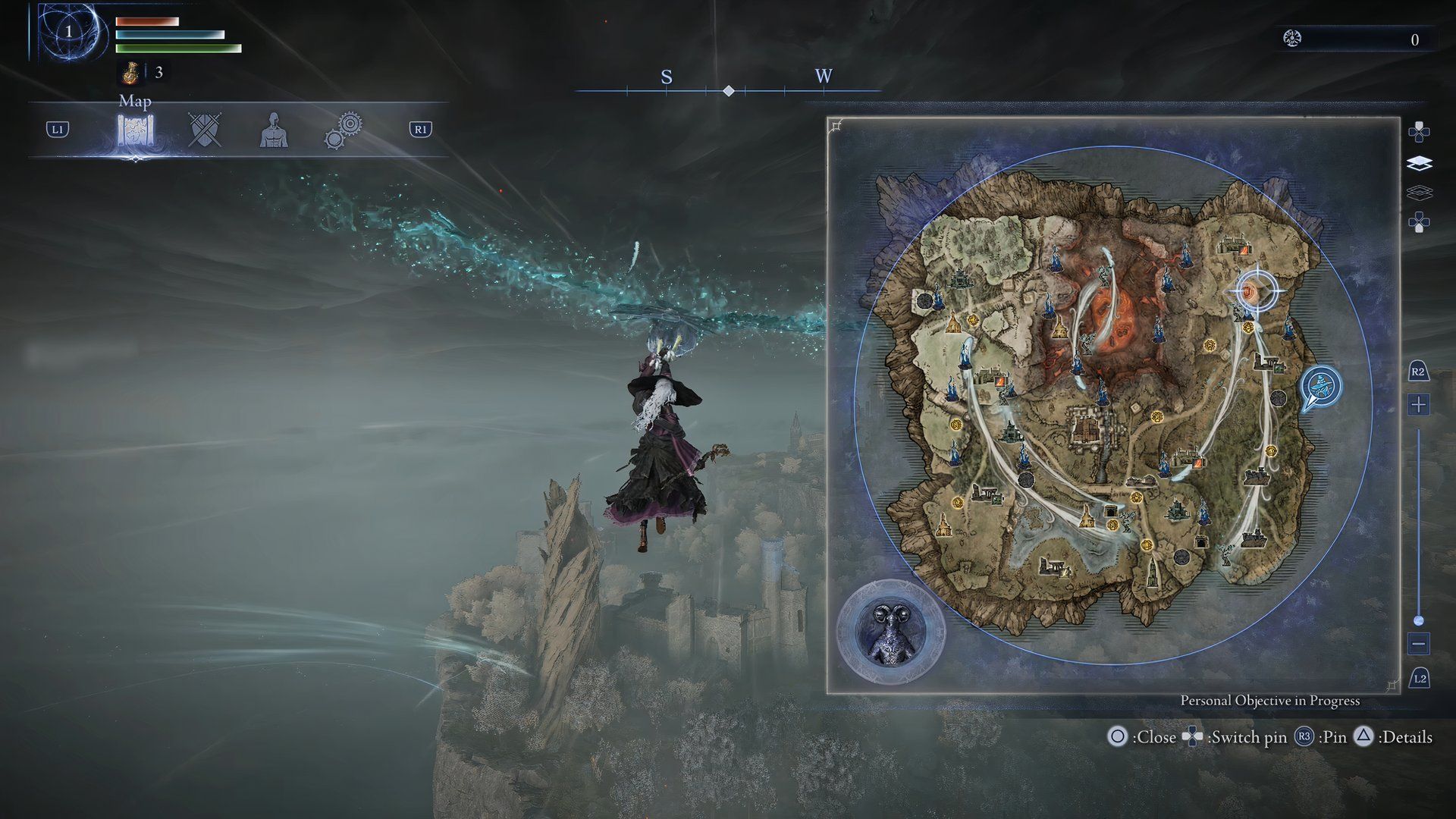Click the horned boss portrait emblem
1456x819 pixels.
(891, 632)
